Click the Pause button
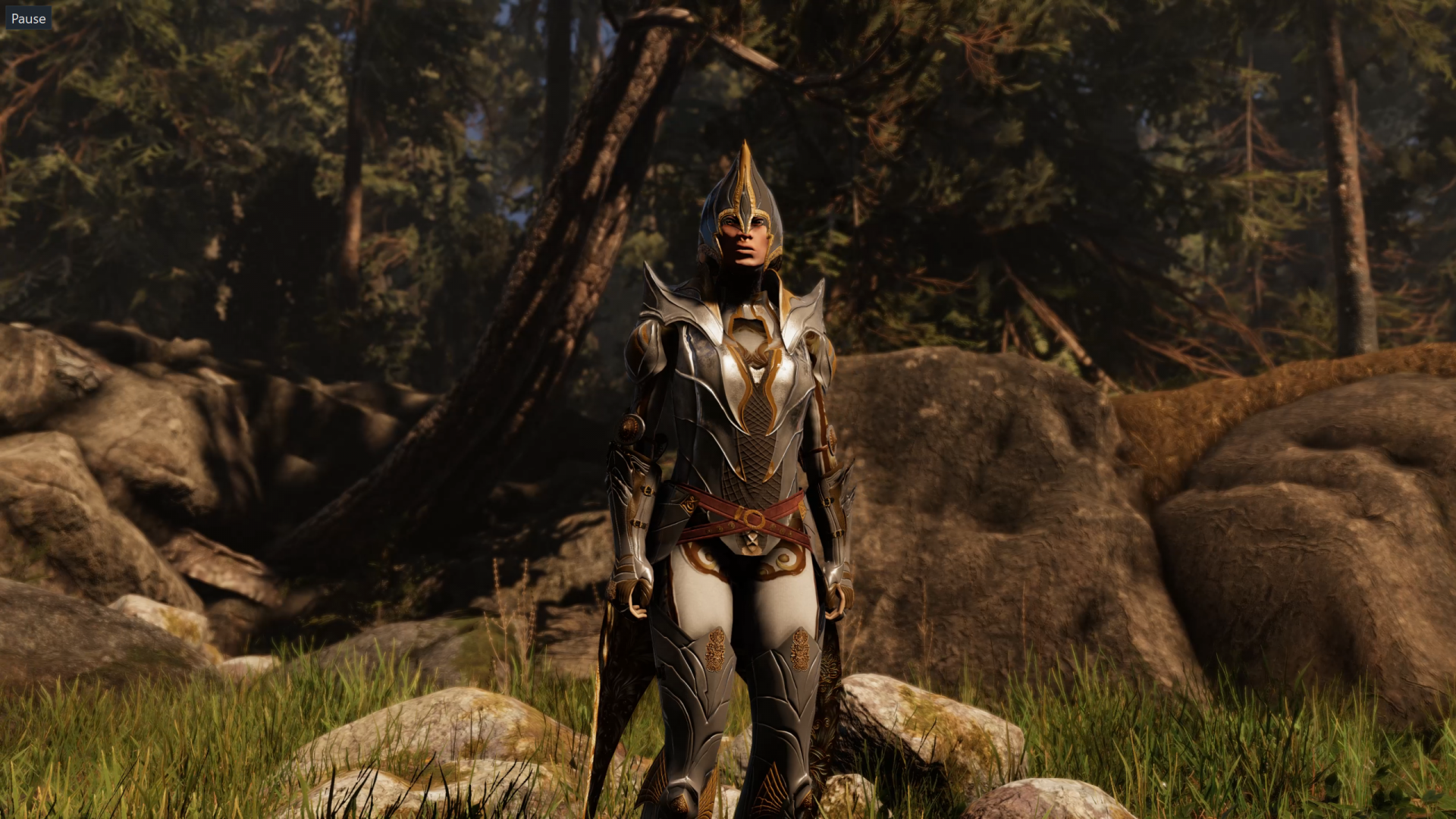1456x819 pixels. pyautogui.click(x=28, y=18)
